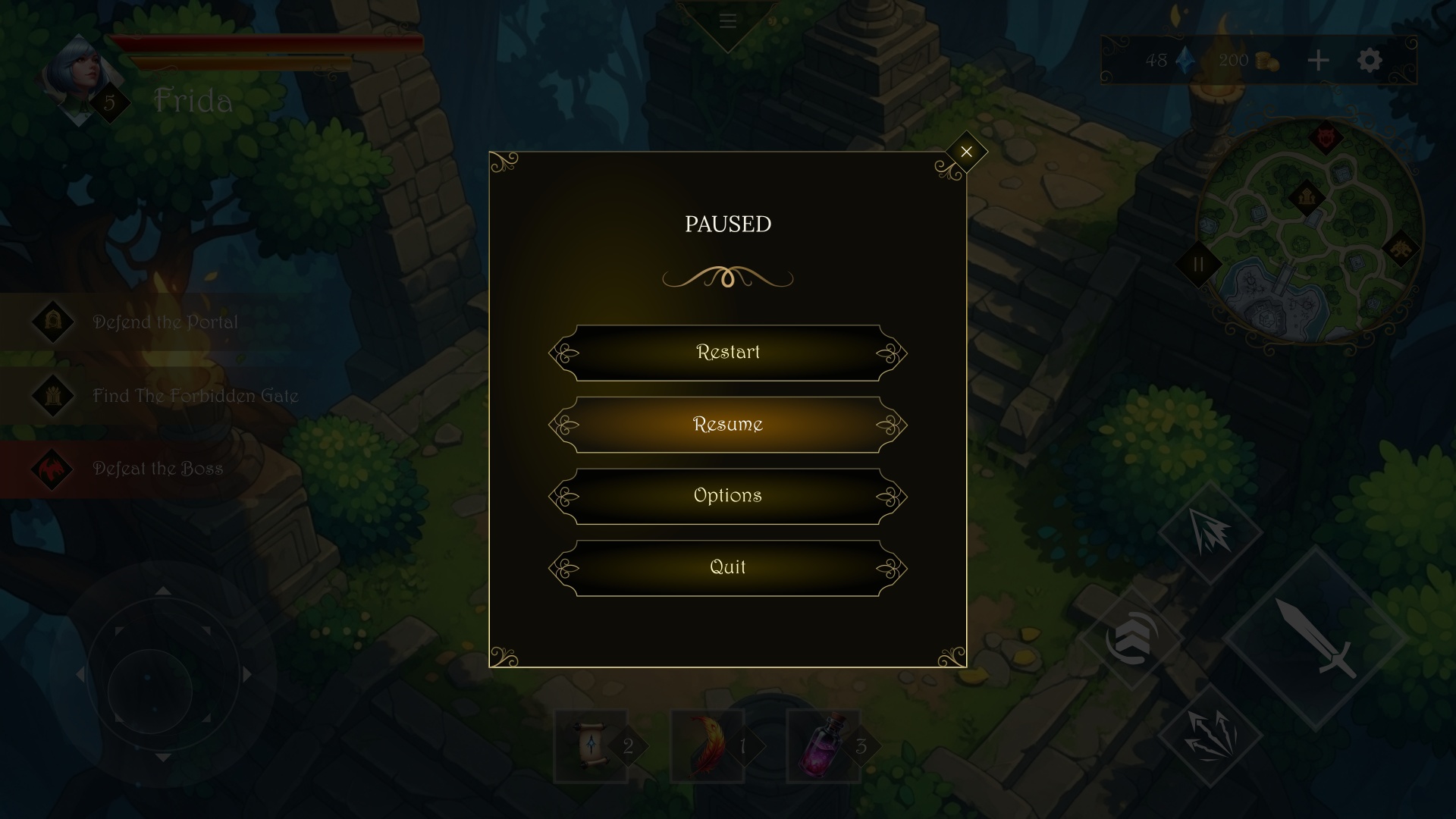Open the top-center hamburger menu
Viewport: 1456px width, 819px height.
click(727, 20)
